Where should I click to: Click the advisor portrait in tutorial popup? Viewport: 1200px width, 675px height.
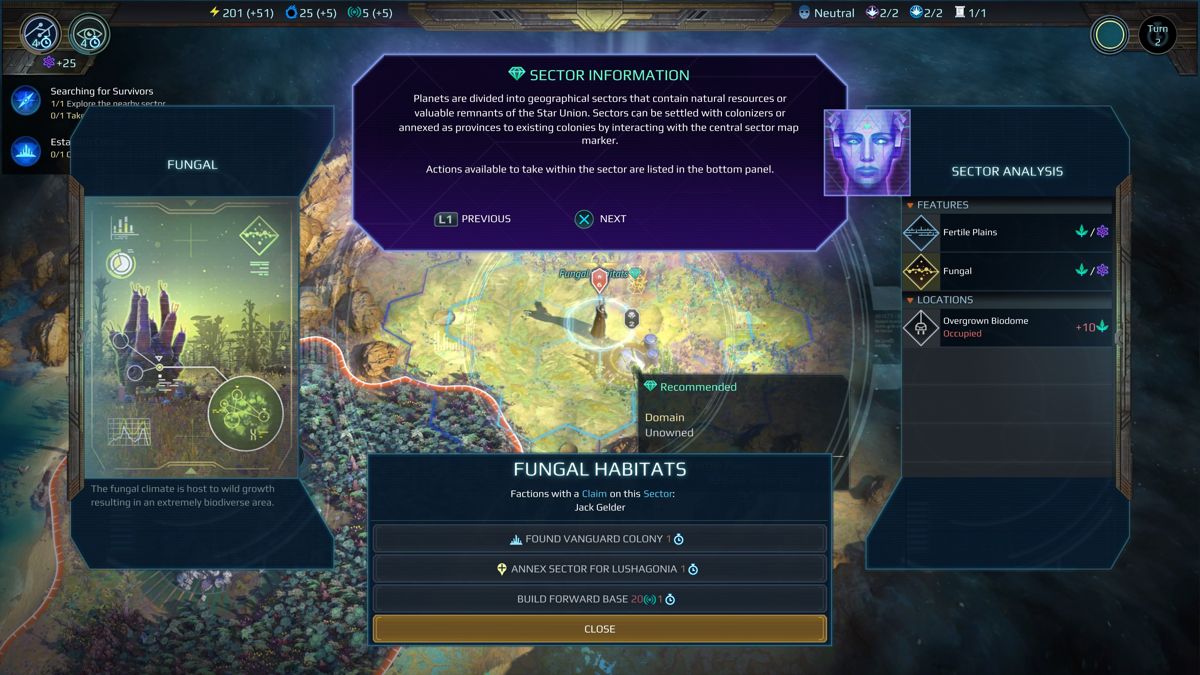[866, 152]
